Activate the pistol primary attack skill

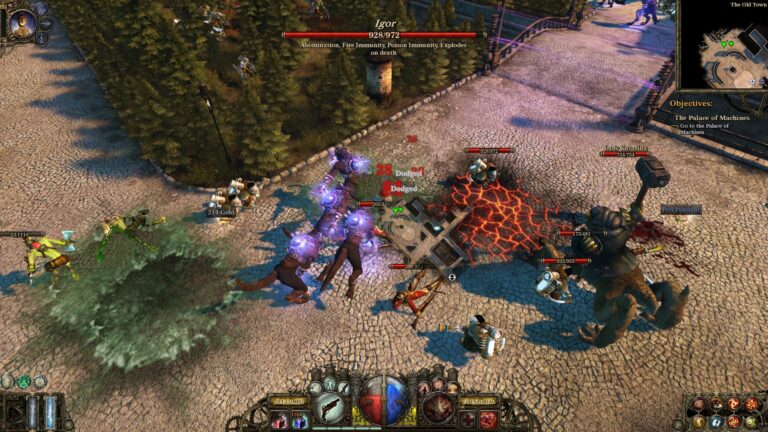pyautogui.click(x=329, y=406)
